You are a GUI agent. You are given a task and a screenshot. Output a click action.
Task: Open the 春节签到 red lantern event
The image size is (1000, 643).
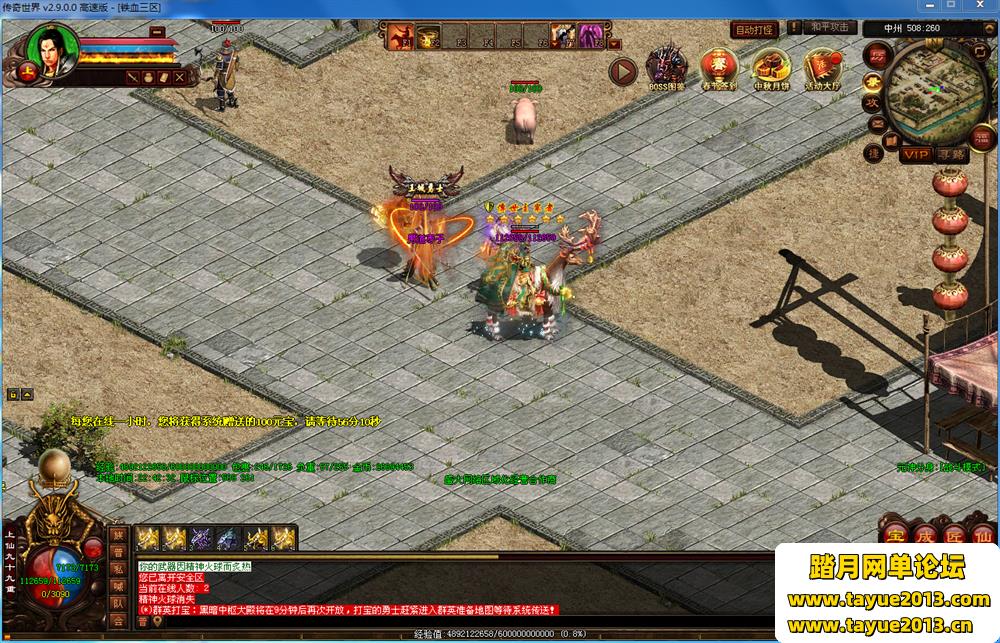(719, 66)
